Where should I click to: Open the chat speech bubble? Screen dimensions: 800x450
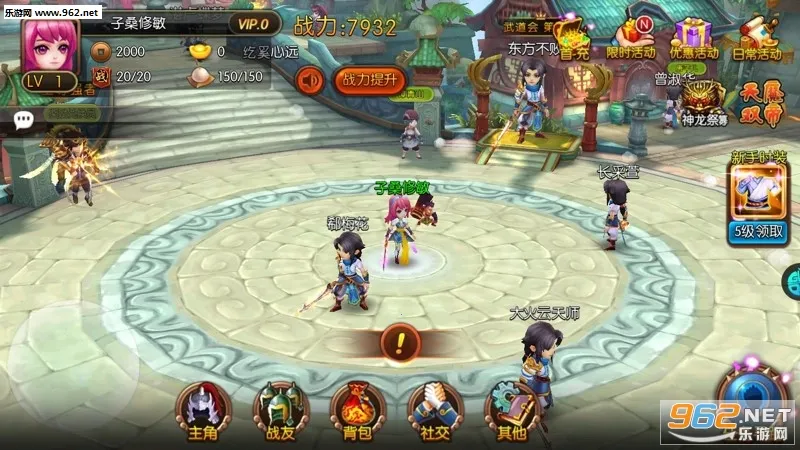click(x=23, y=118)
